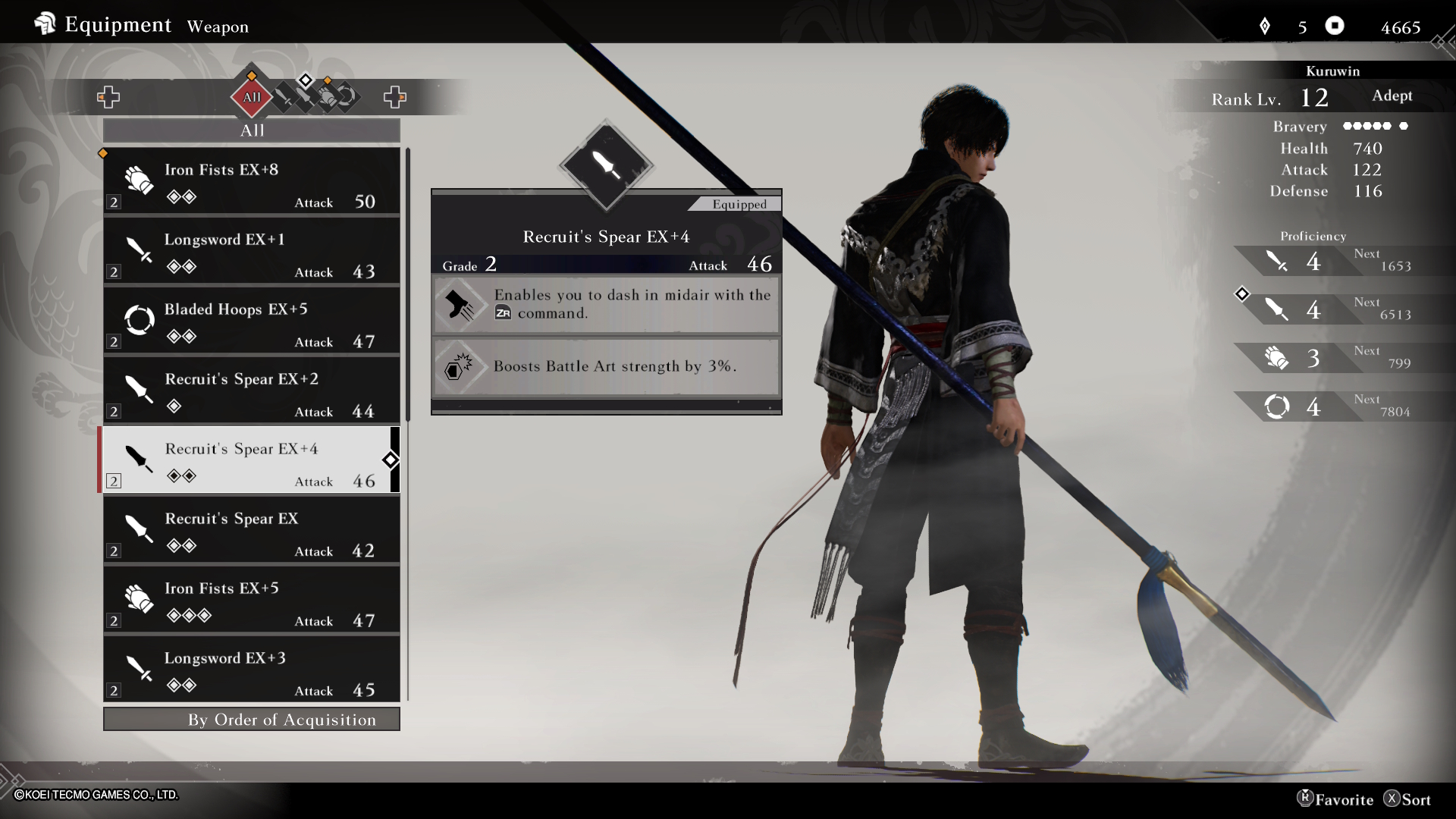Choose the plain Recruit's Spear EX
This screenshot has width=1456, height=819.
click(x=251, y=531)
